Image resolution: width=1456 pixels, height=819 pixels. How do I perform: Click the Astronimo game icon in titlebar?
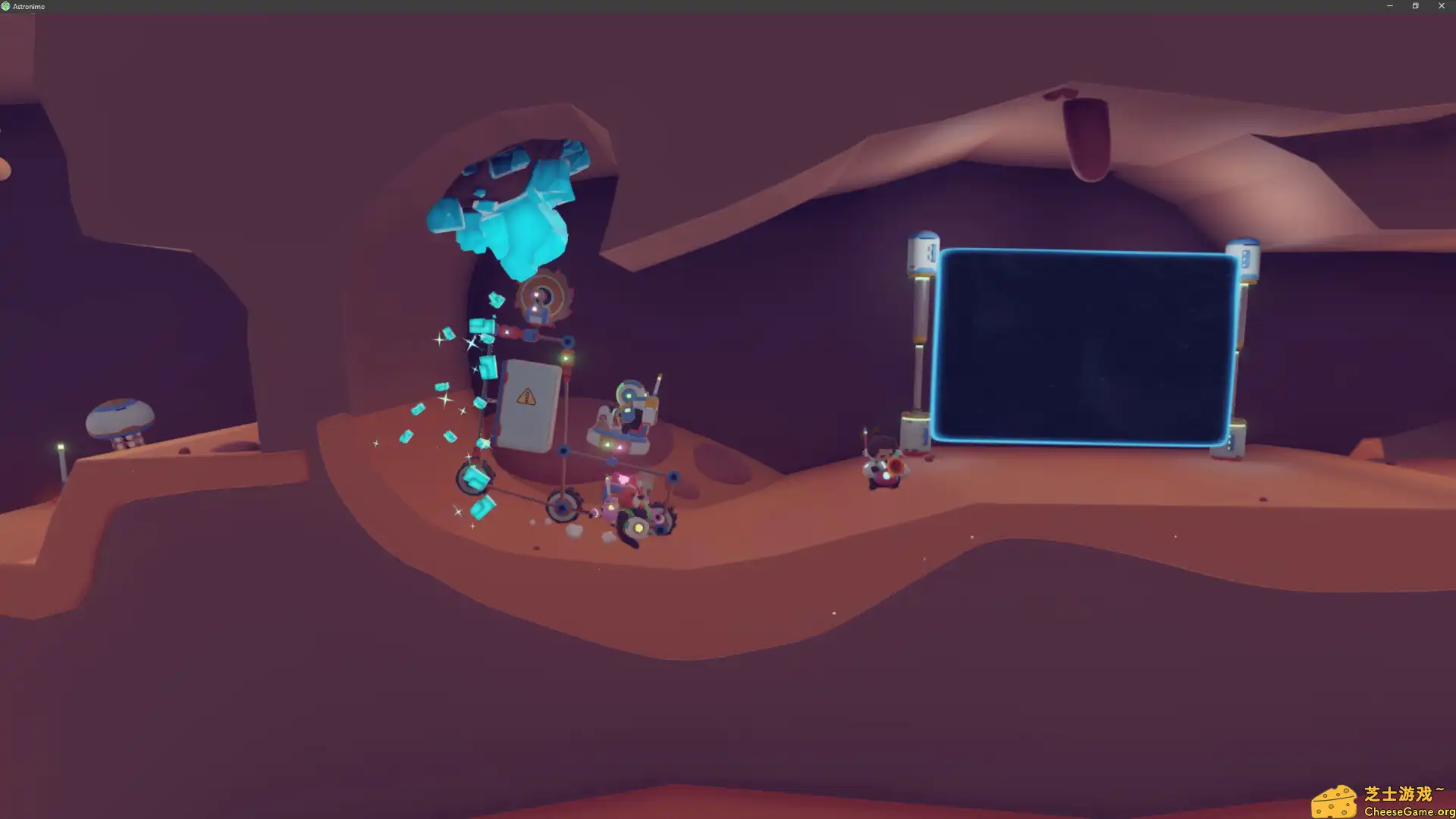pyautogui.click(x=7, y=5)
